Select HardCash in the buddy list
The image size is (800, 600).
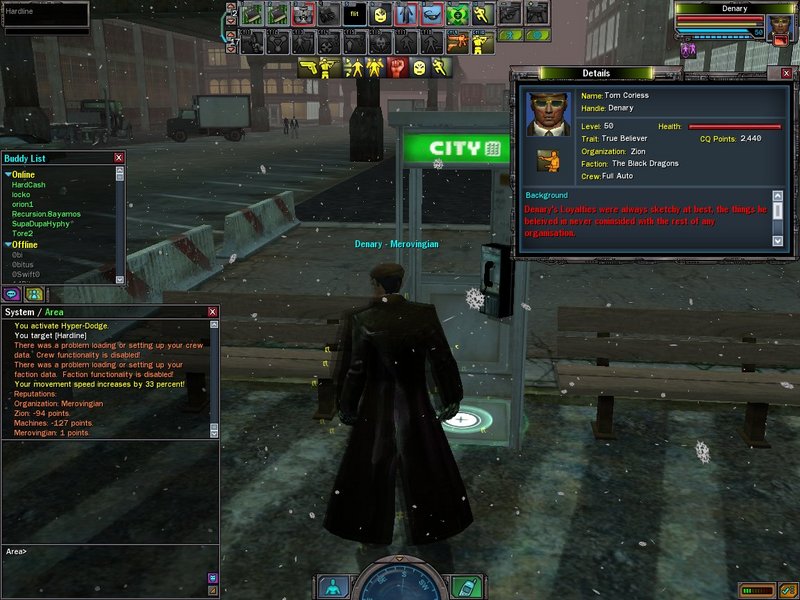click(28, 185)
